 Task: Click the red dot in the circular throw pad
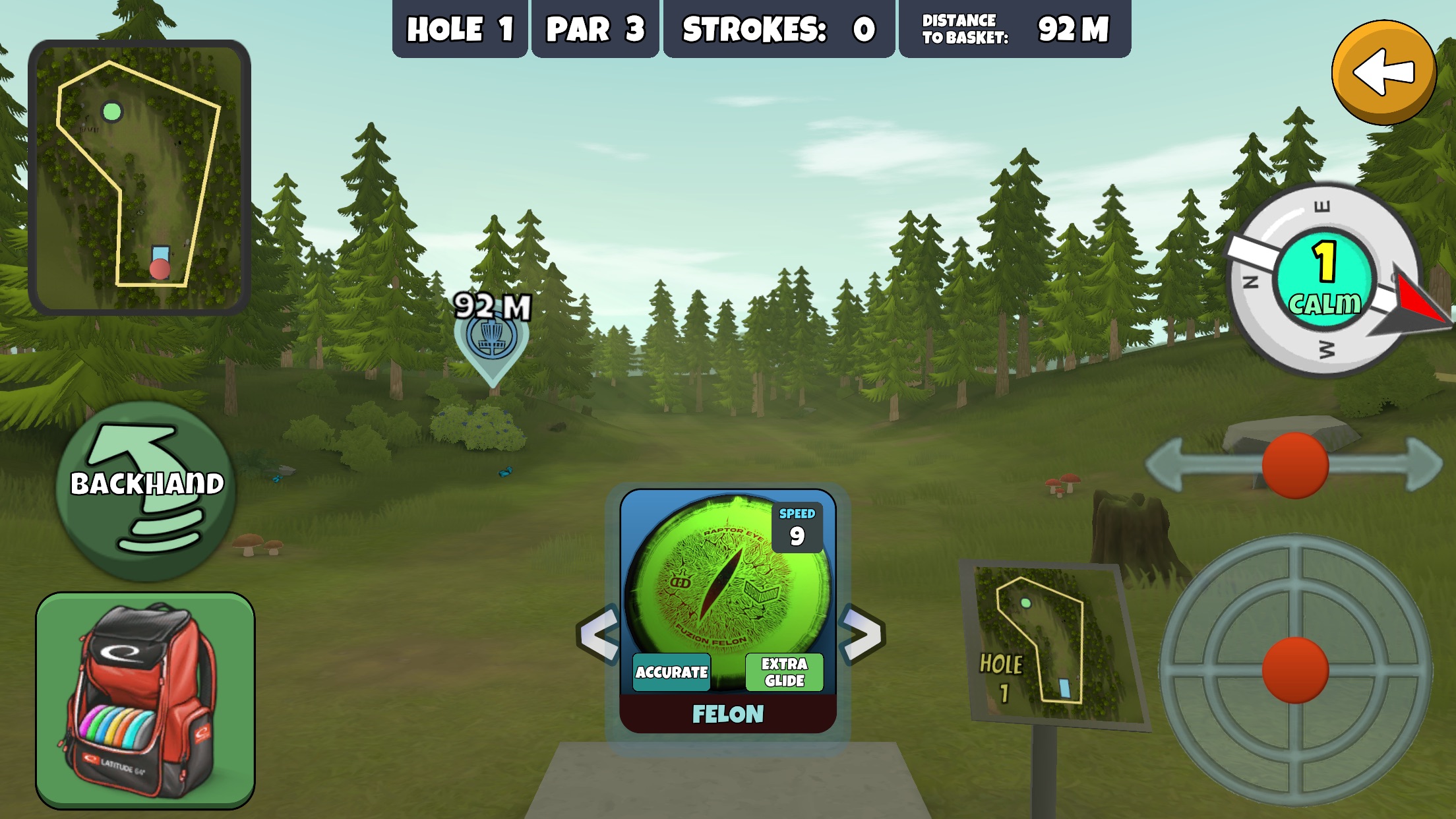point(1294,669)
